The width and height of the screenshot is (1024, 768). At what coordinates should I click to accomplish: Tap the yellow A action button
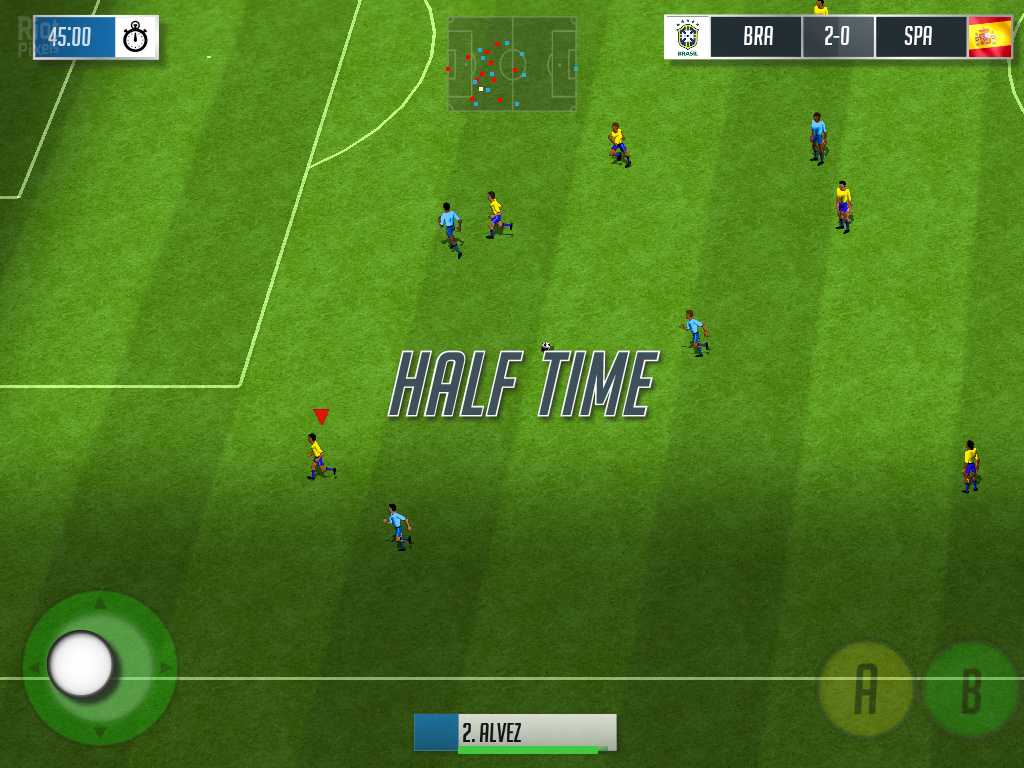(865, 689)
